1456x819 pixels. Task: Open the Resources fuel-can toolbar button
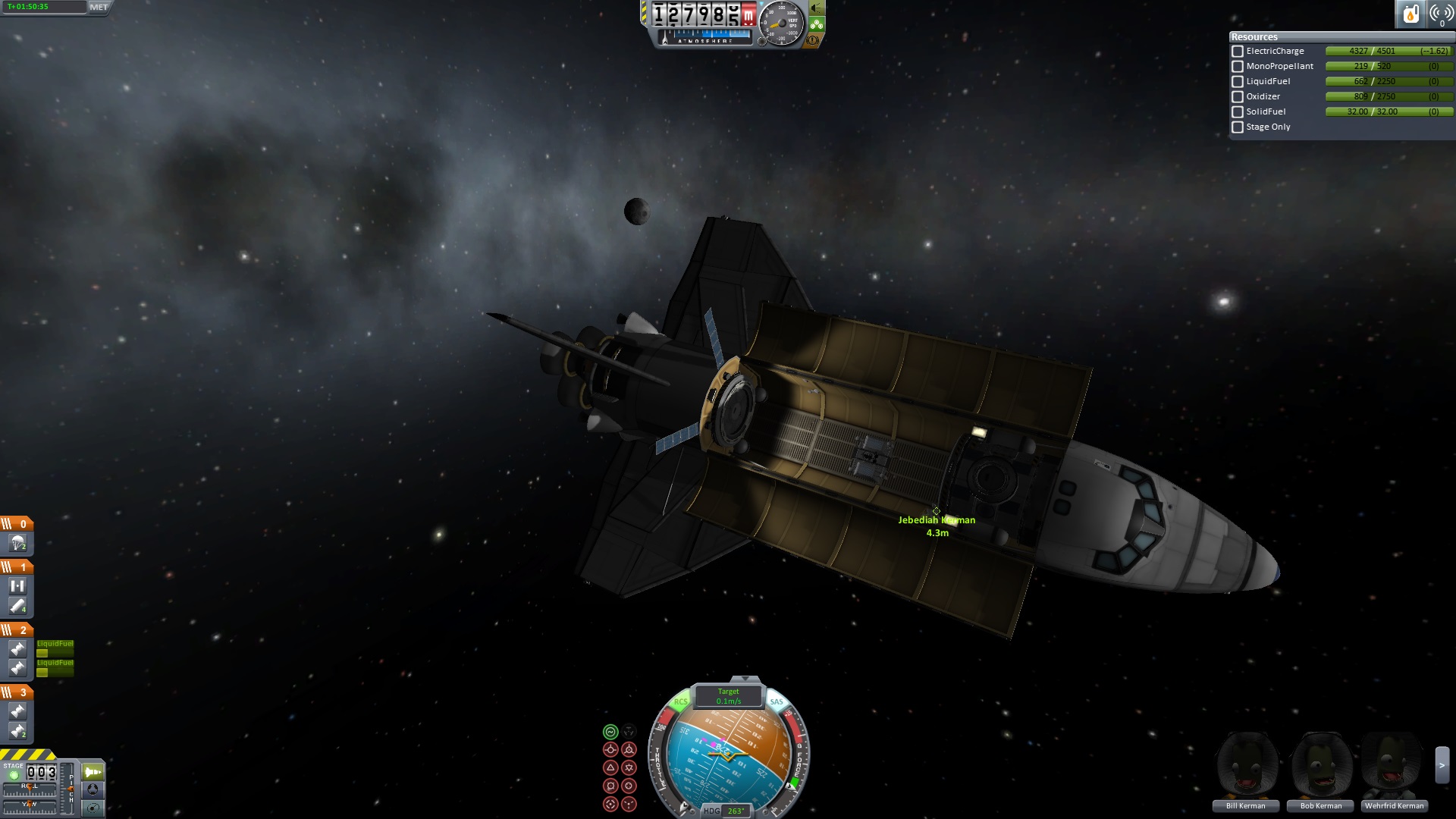tap(1410, 14)
